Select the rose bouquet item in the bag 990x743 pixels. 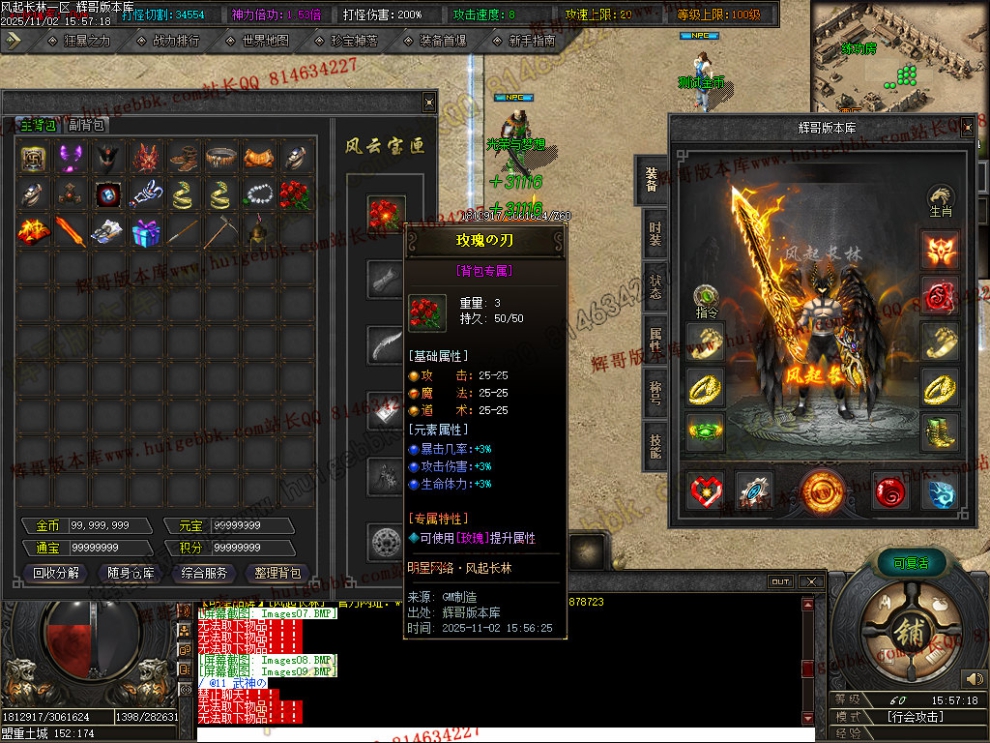click(x=295, y=195)
